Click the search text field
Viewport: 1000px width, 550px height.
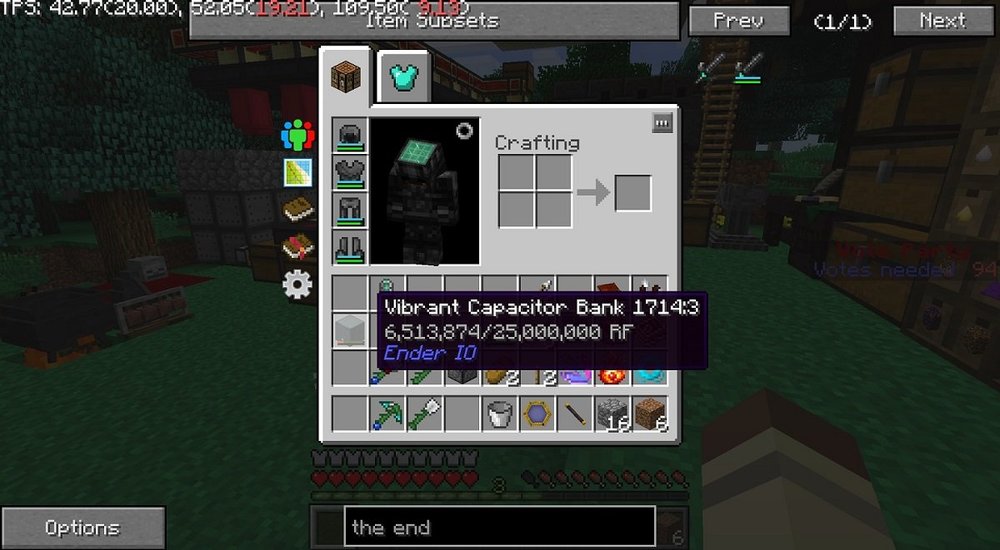click(498, 527)
